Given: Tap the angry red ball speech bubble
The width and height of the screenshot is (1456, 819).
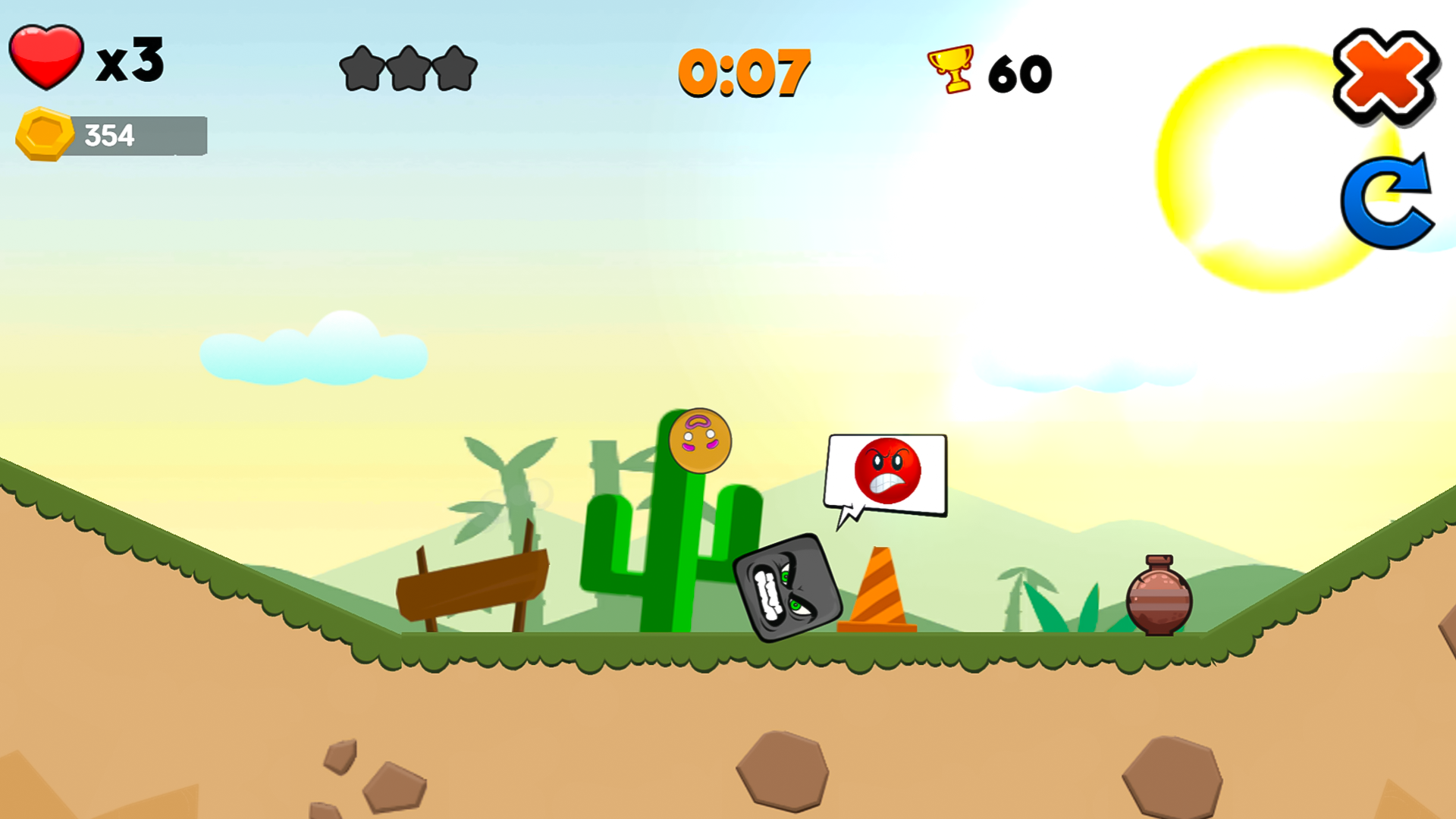Looking at the screenshot, I should point(886,474).
